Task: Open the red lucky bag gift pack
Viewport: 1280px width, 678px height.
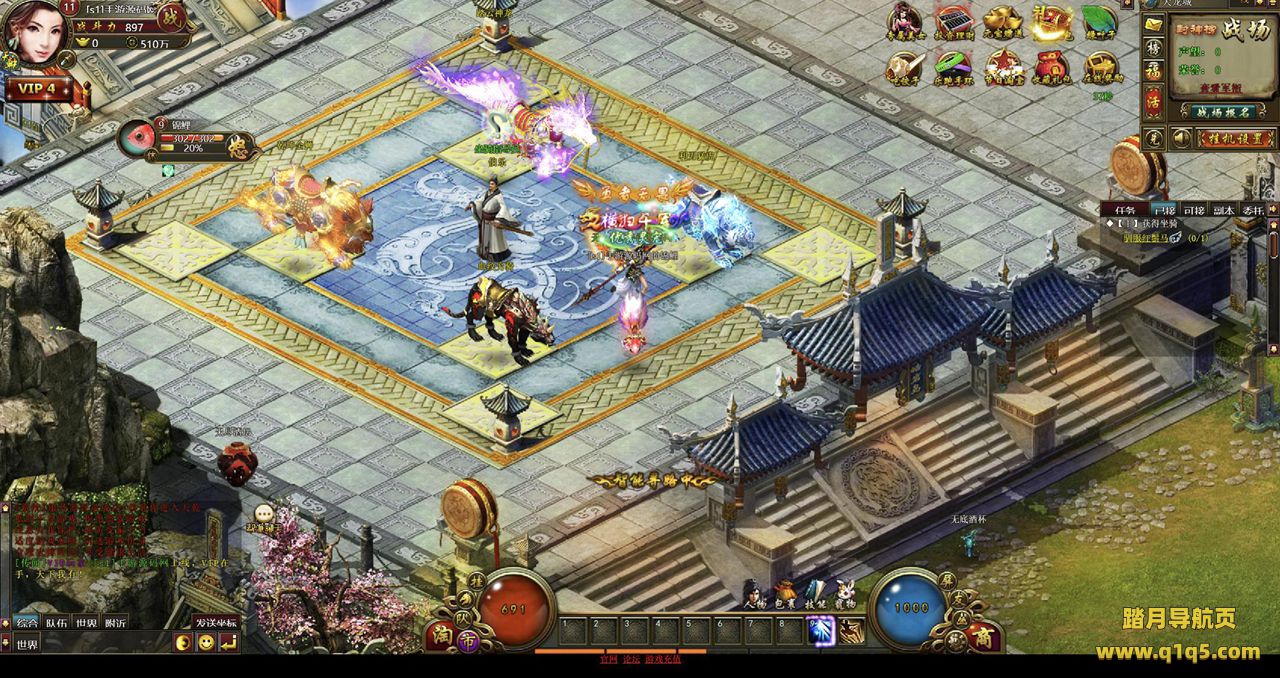Action: [x=1049, y=68]
